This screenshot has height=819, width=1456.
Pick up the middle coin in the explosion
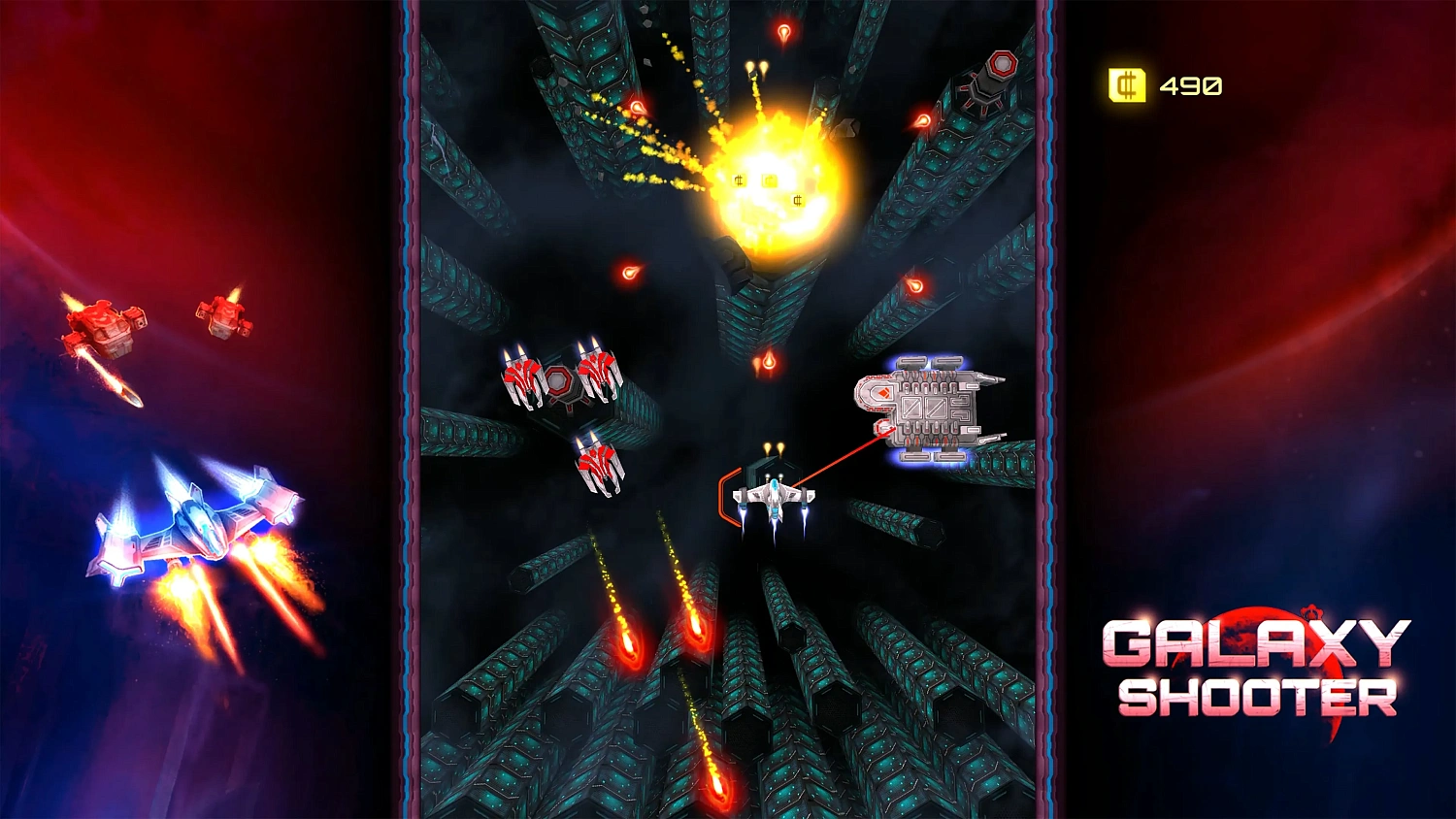769,180
